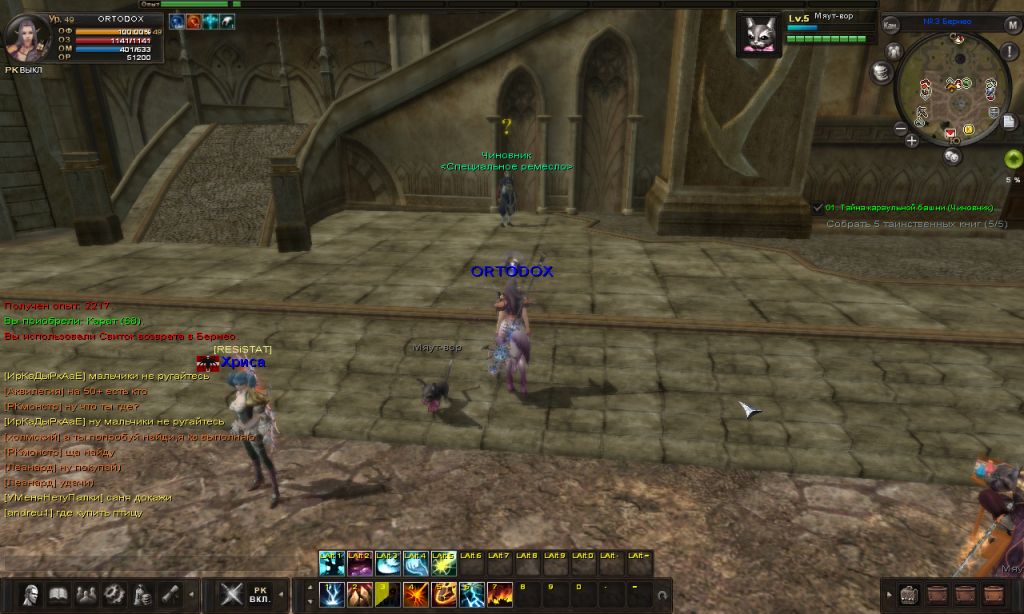
Task: Zoom in the minimap with plus button
Action: [x=912, y=141]
